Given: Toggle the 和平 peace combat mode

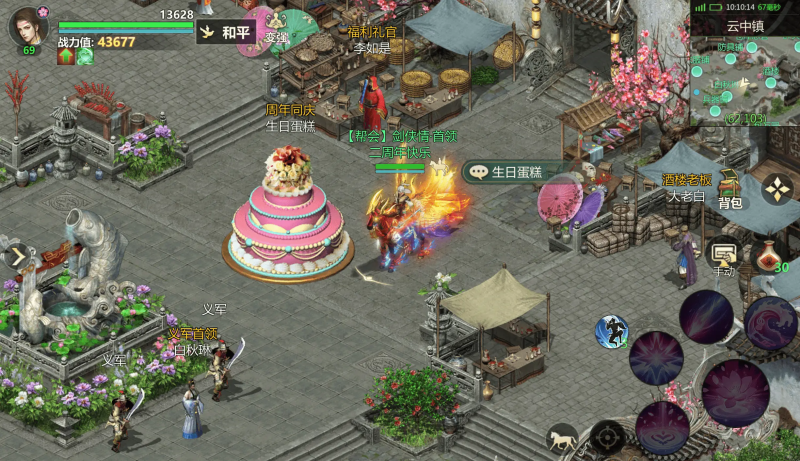Looking at the screenshot, I should pos(224,32).
